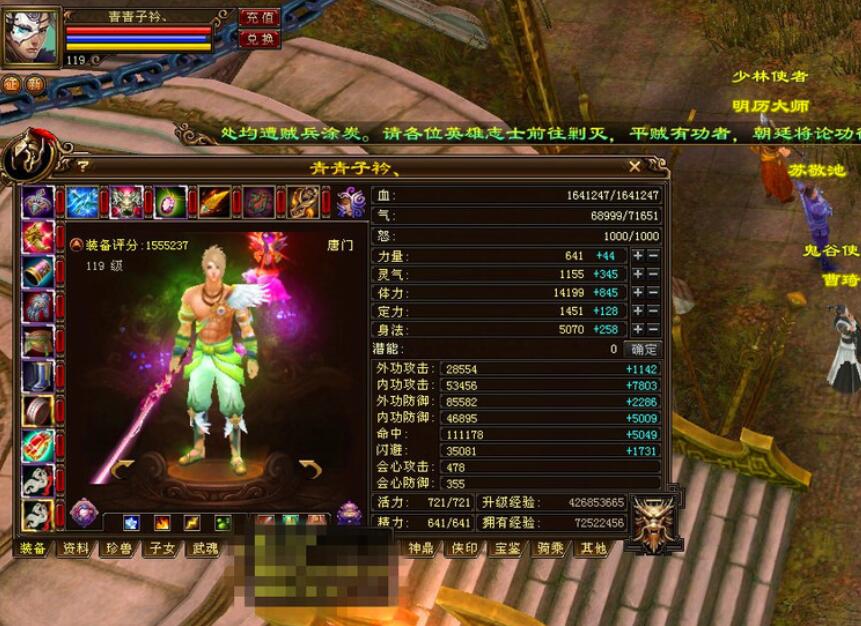Open the 侠印 tab
861x626 pixels.
click(x=464, y=548)
